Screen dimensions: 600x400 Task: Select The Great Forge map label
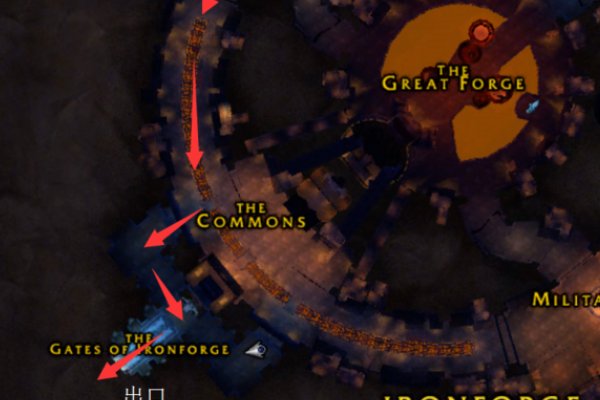point(453,80)
